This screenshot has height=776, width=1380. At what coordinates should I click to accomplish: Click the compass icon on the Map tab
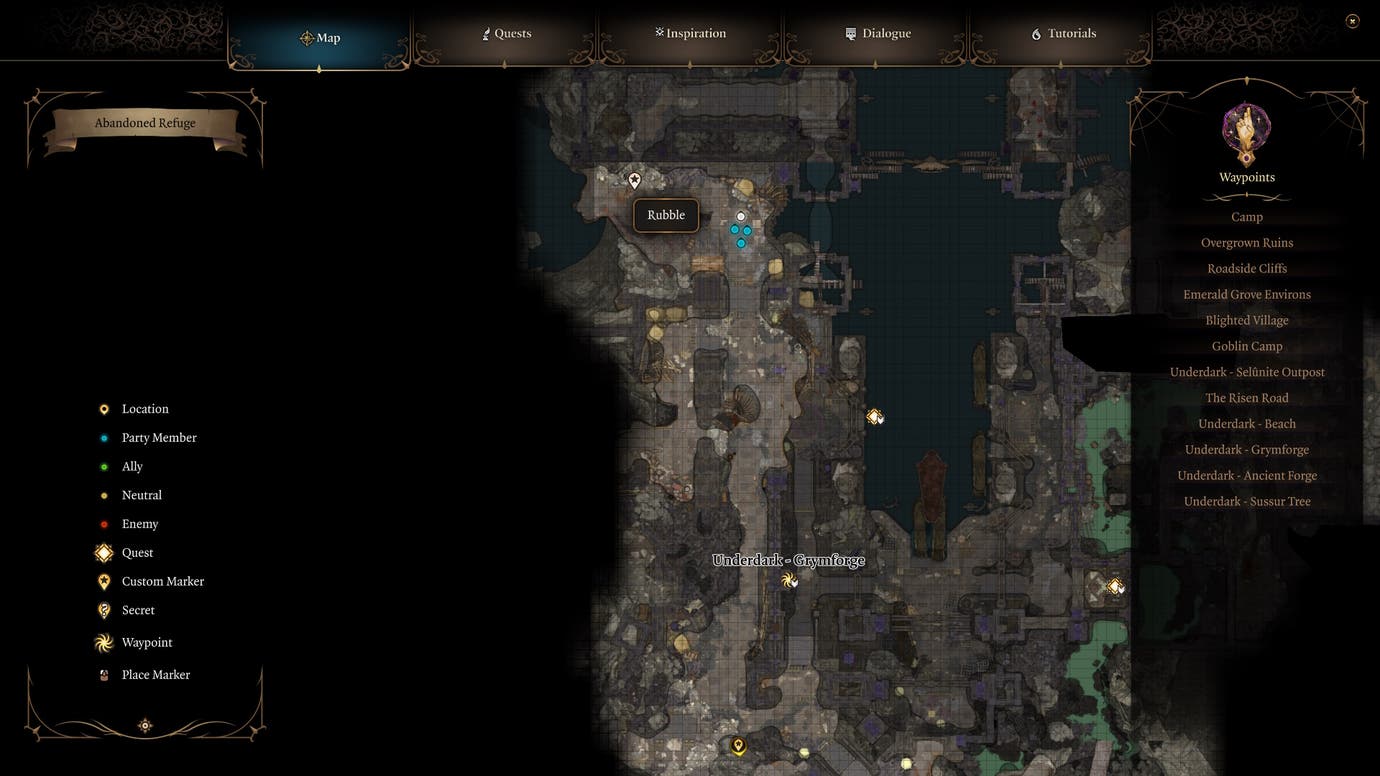click(306, 38)
